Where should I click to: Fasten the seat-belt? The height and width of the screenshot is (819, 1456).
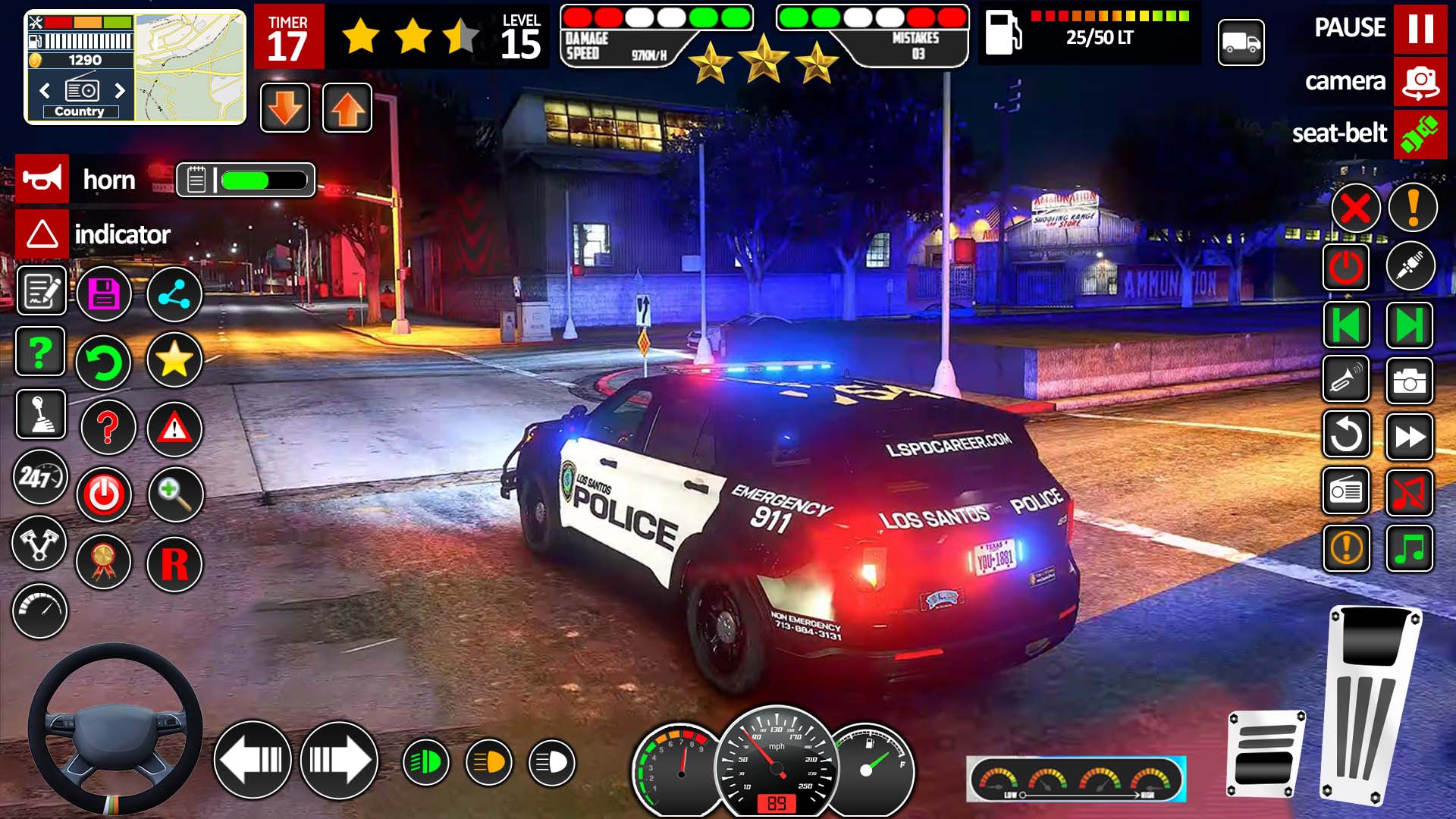coord(1420,134)
